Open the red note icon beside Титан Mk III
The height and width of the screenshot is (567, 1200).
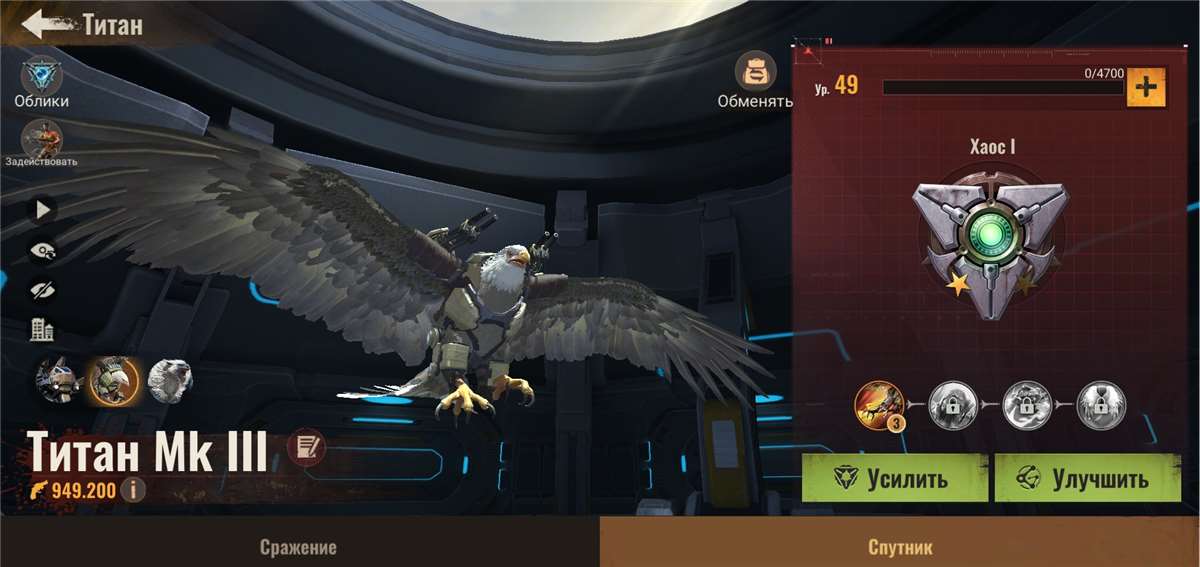coord(306,448)
